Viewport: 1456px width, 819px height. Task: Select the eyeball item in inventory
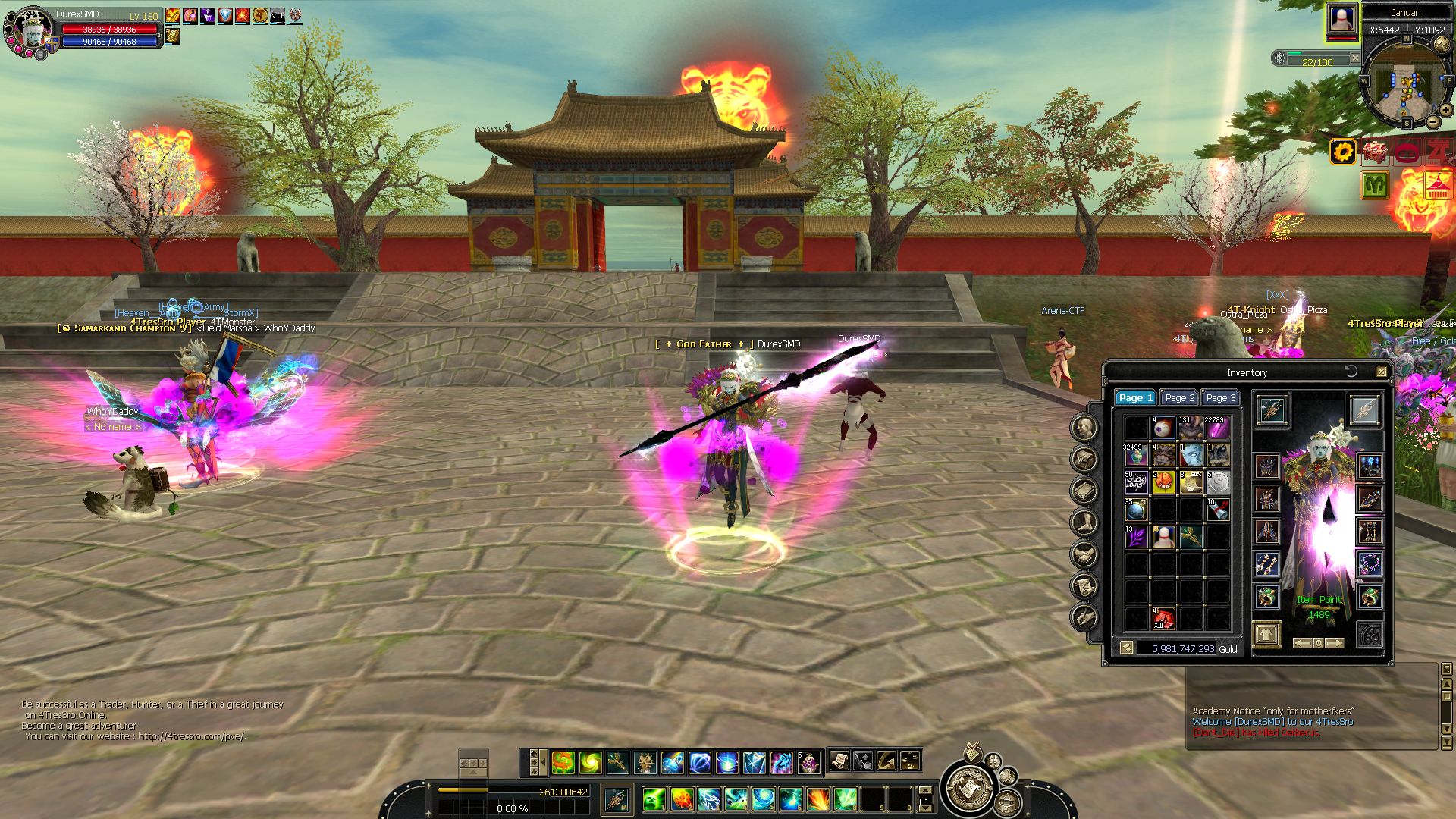[1163, 429]
